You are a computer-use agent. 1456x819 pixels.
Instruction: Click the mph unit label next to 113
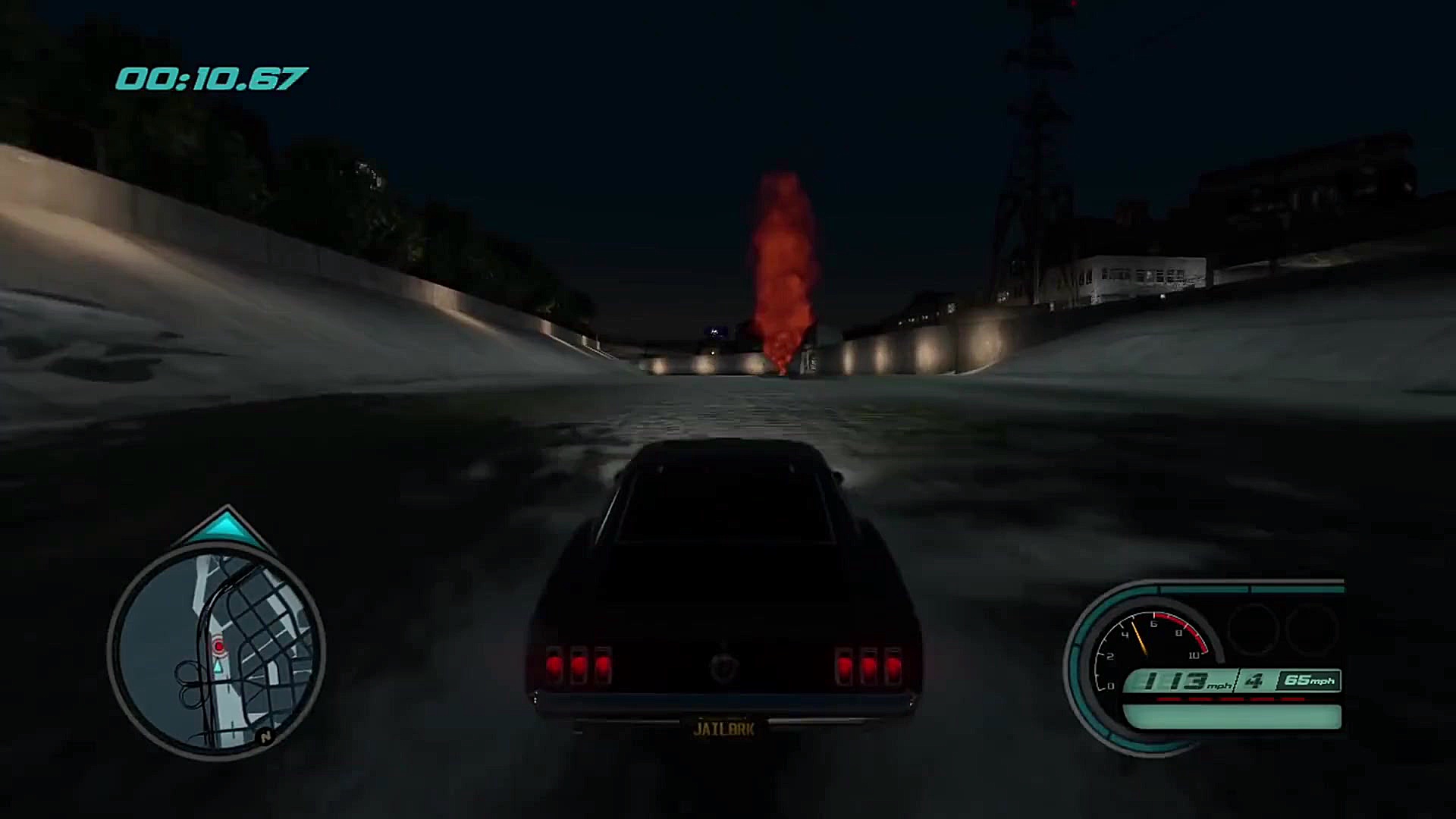pyautogui.click(x=1219, y=686)
